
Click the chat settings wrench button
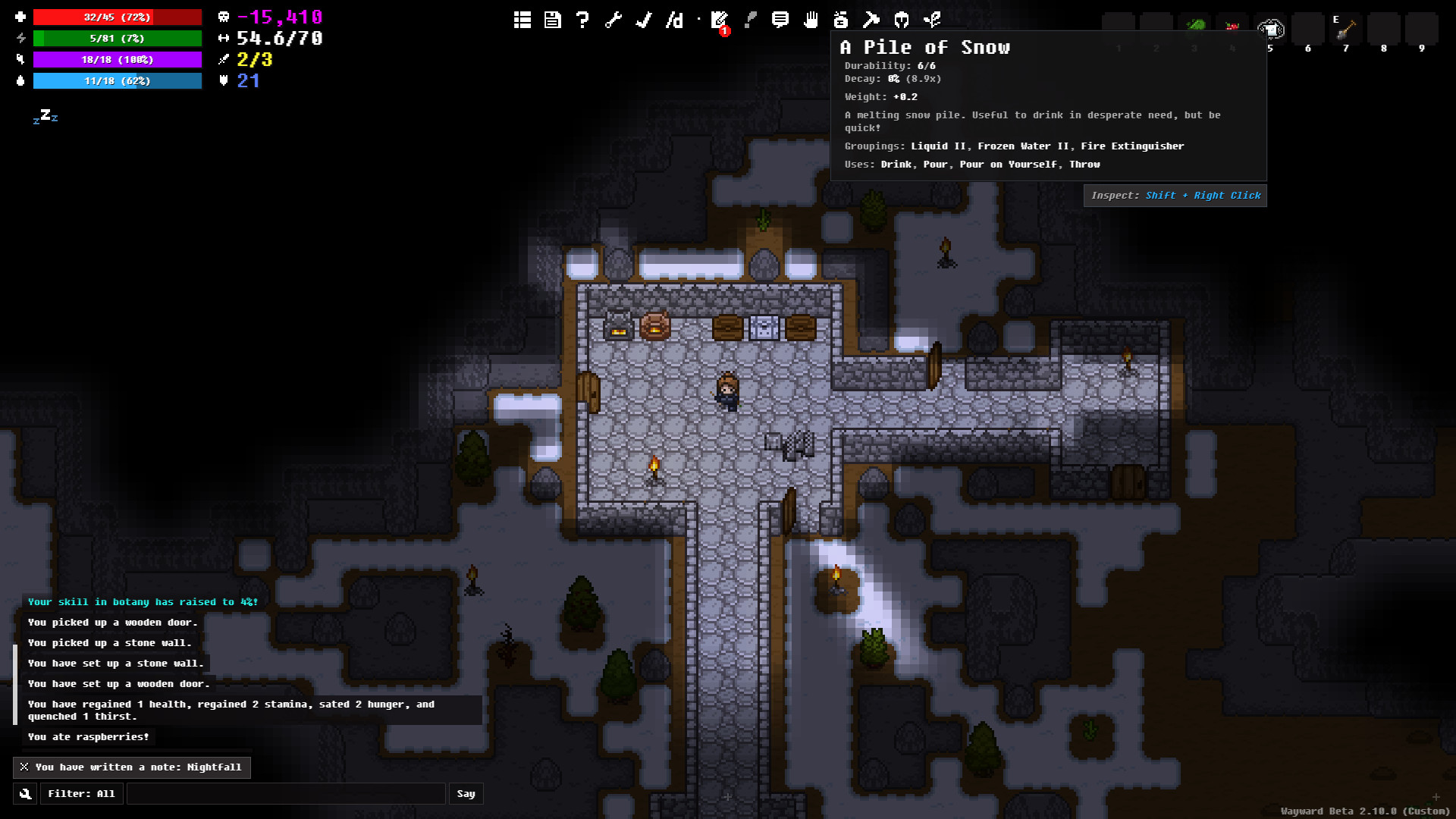25,794
